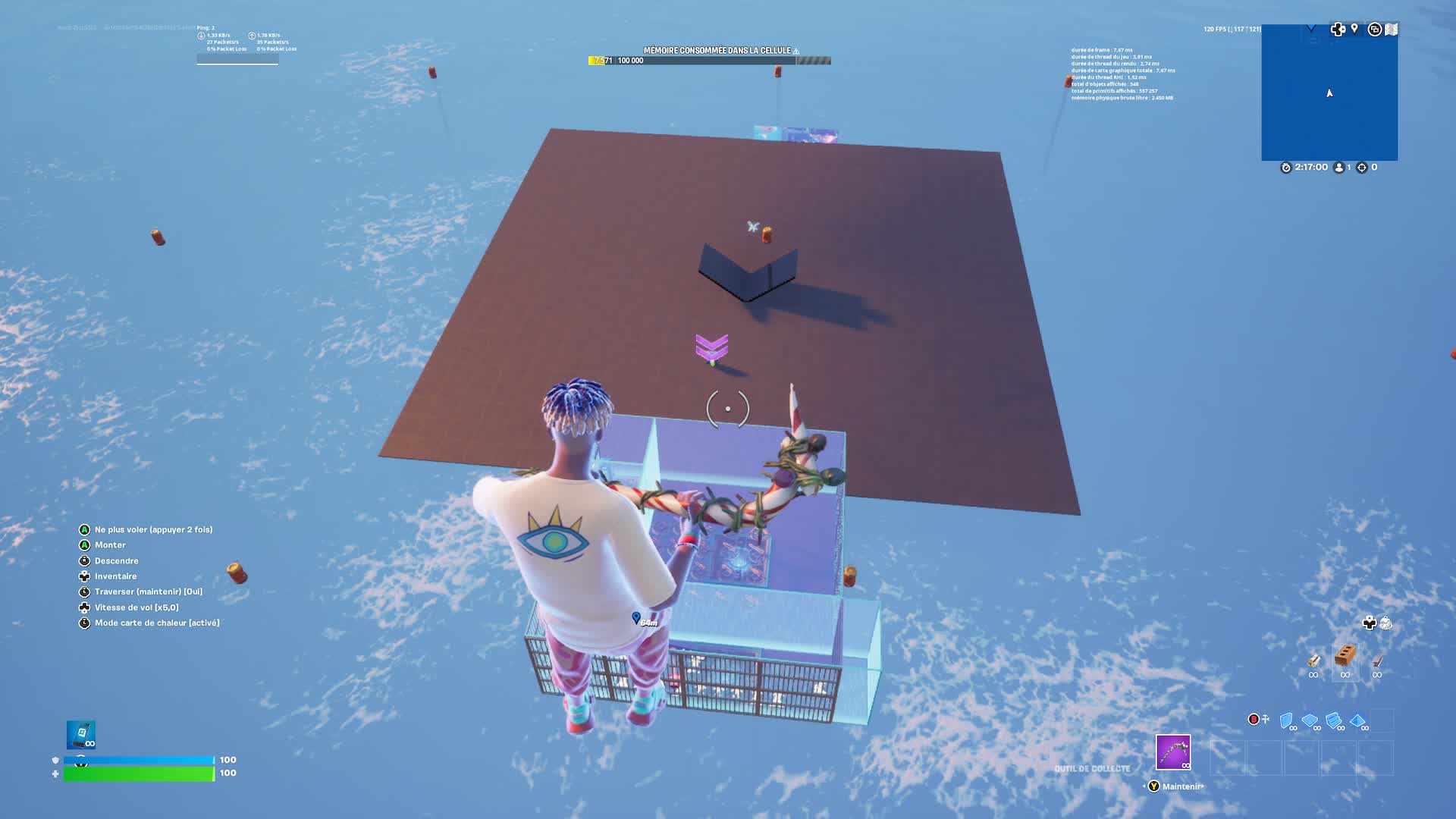Image resolution: width=1456 pixels, height=819 pixels.
Task: Toggle Traverser option to Non
Action: pos(149,591)
